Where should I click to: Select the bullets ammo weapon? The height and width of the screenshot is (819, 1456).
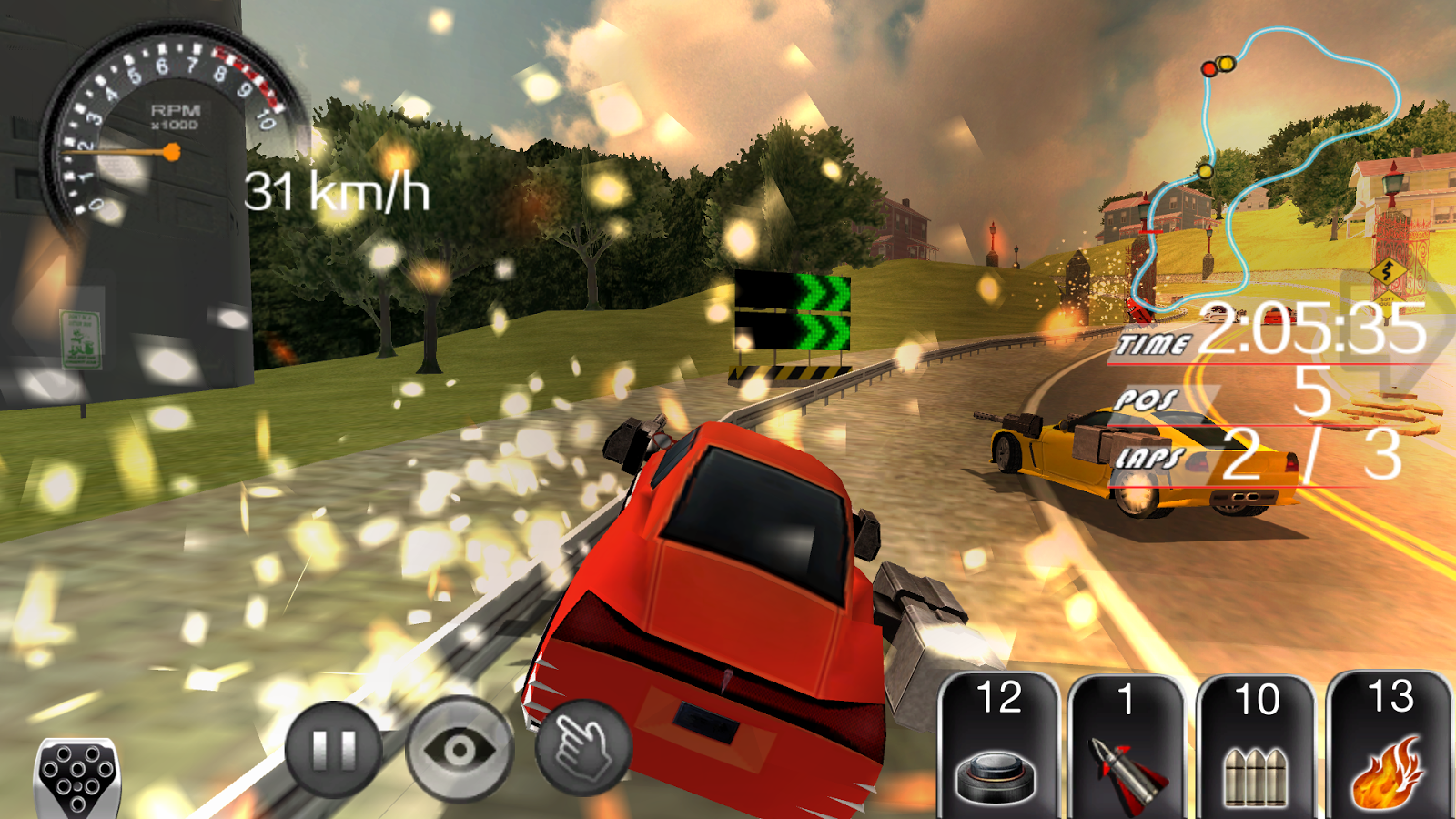[1257, 746]
